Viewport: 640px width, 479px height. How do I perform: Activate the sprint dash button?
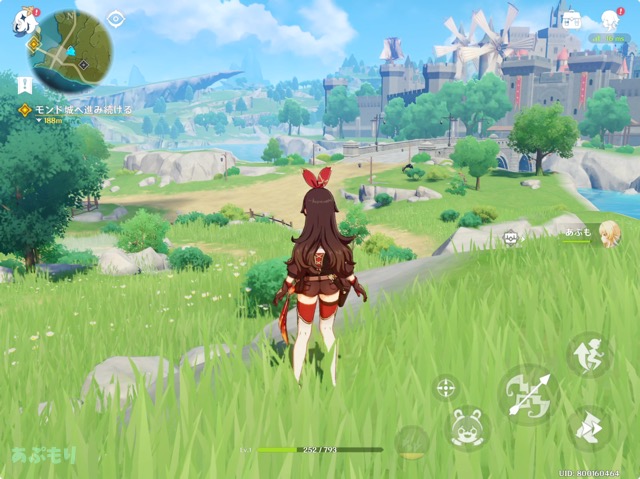click(590, 427)
